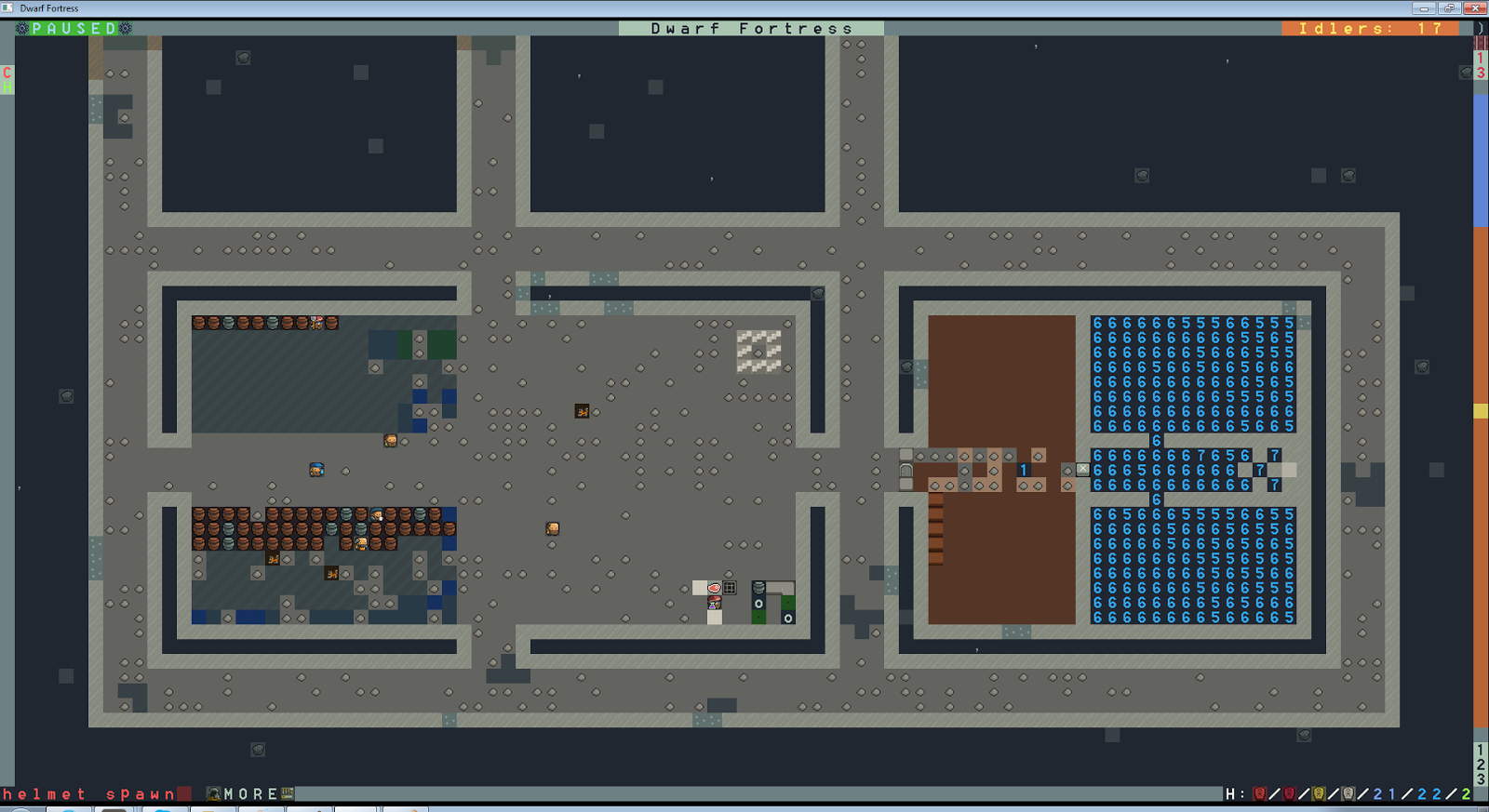The image size is (1489, 812).
Task: Select the dwarf icon next to MORE announcement
Action: coord(214,793)
